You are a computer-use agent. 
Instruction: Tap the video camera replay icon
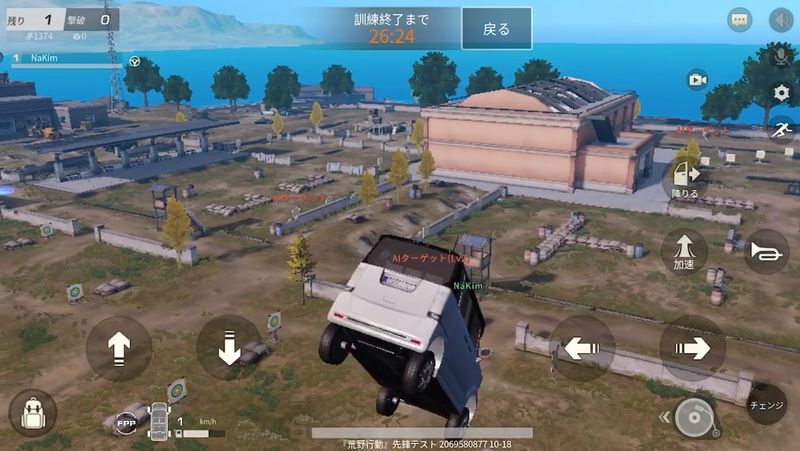pyautogui.click(x=697, y=80)
